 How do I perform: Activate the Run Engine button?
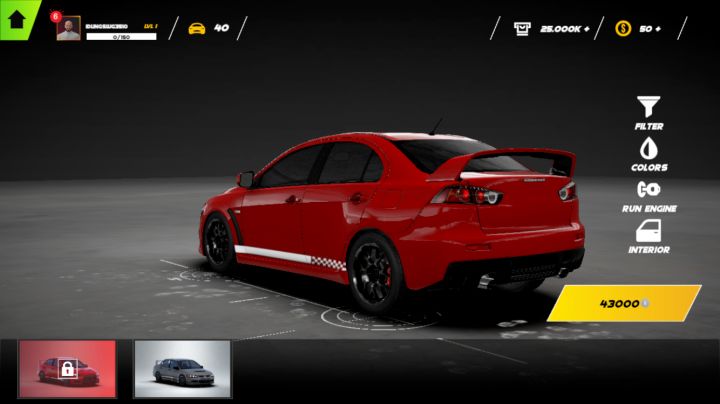pos(649,194)
